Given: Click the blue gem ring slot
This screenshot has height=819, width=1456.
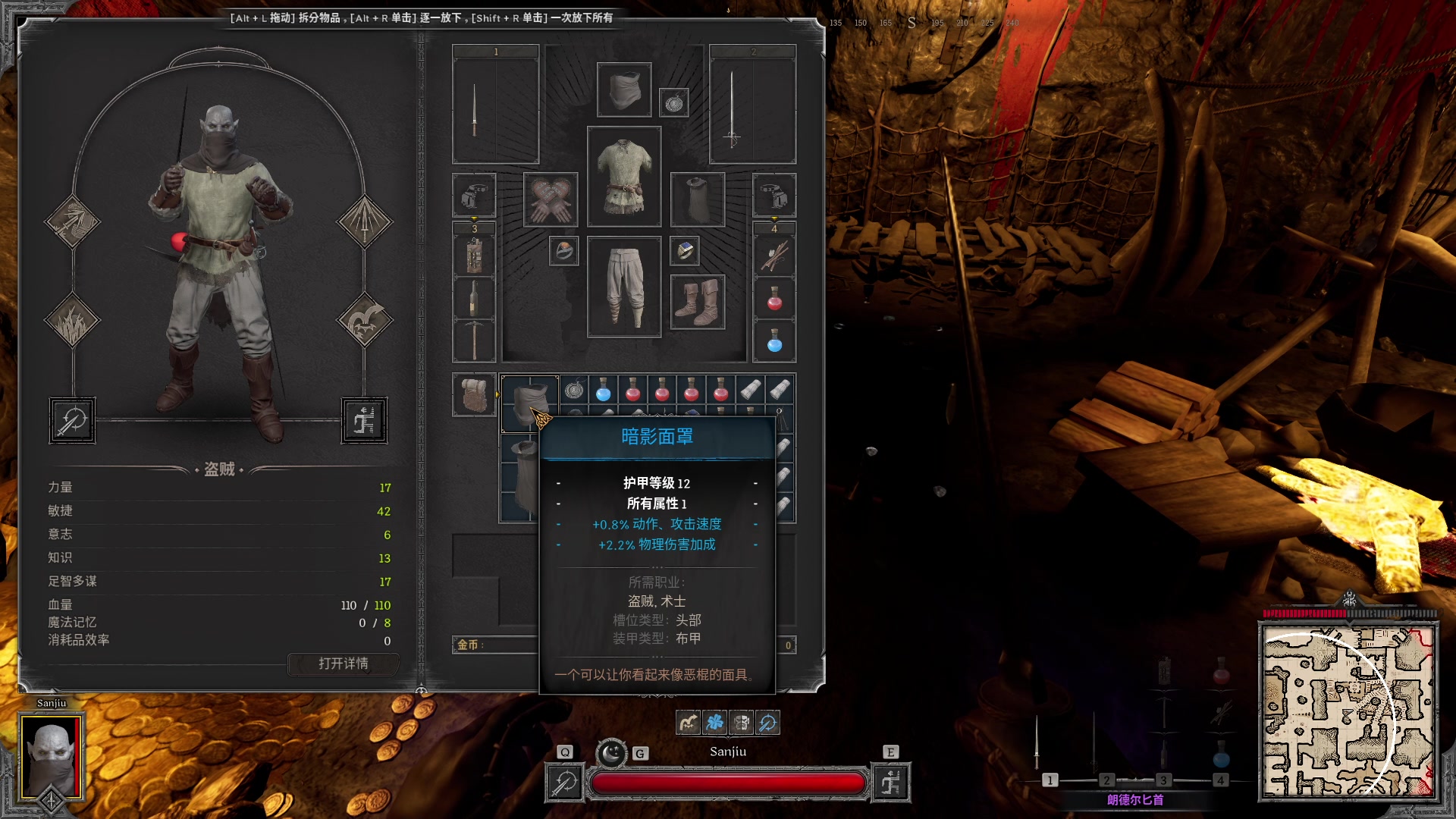Looking at the screenshot, I should coord(685,251).
